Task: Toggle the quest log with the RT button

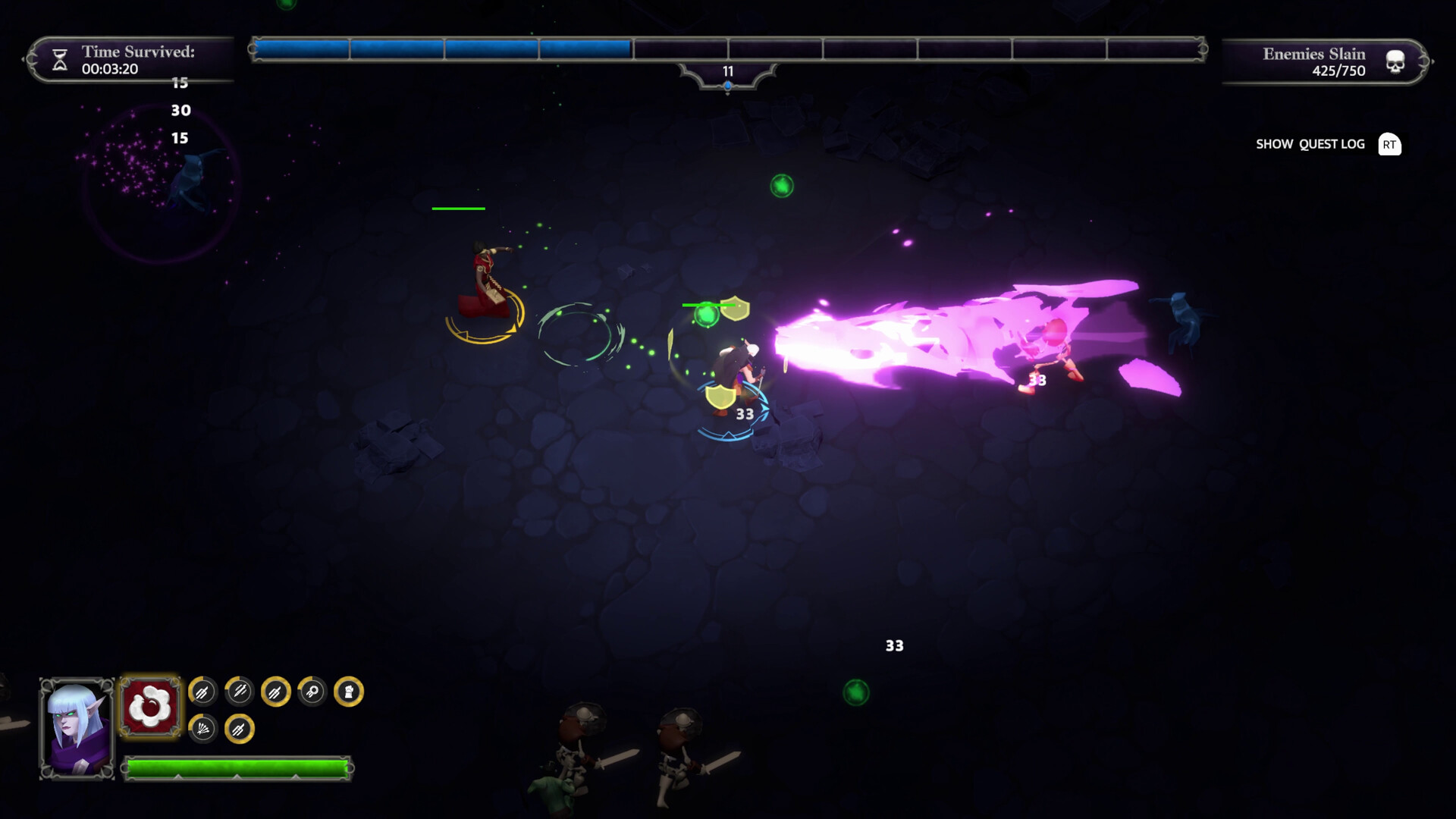Action: click(1390, 144)
